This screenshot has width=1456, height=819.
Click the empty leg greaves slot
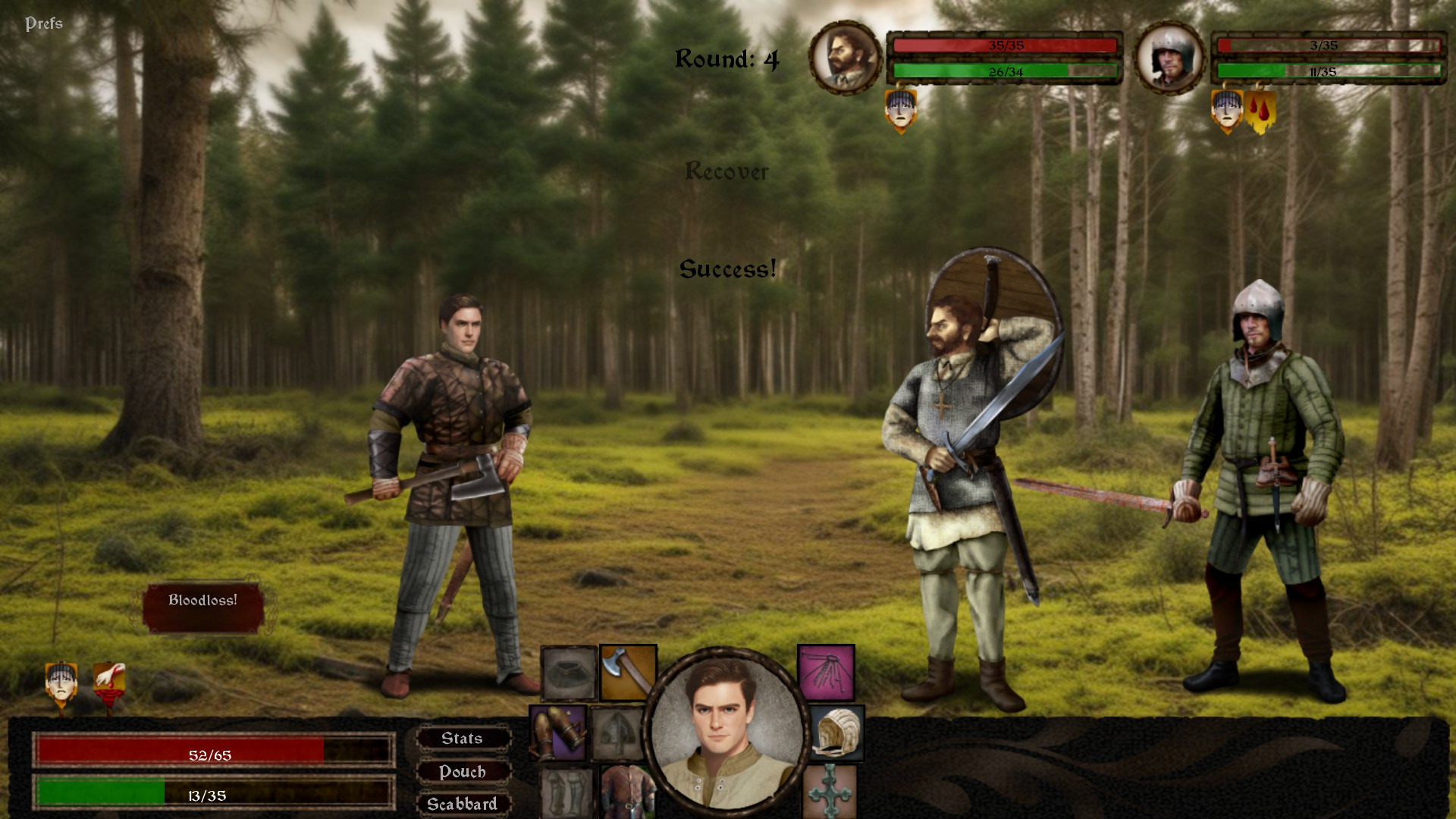coord(566,792)
